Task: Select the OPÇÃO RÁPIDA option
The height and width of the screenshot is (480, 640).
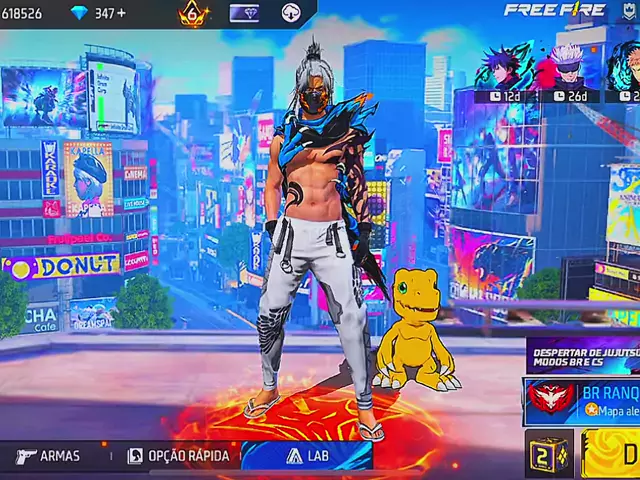Action: point(178,456)
